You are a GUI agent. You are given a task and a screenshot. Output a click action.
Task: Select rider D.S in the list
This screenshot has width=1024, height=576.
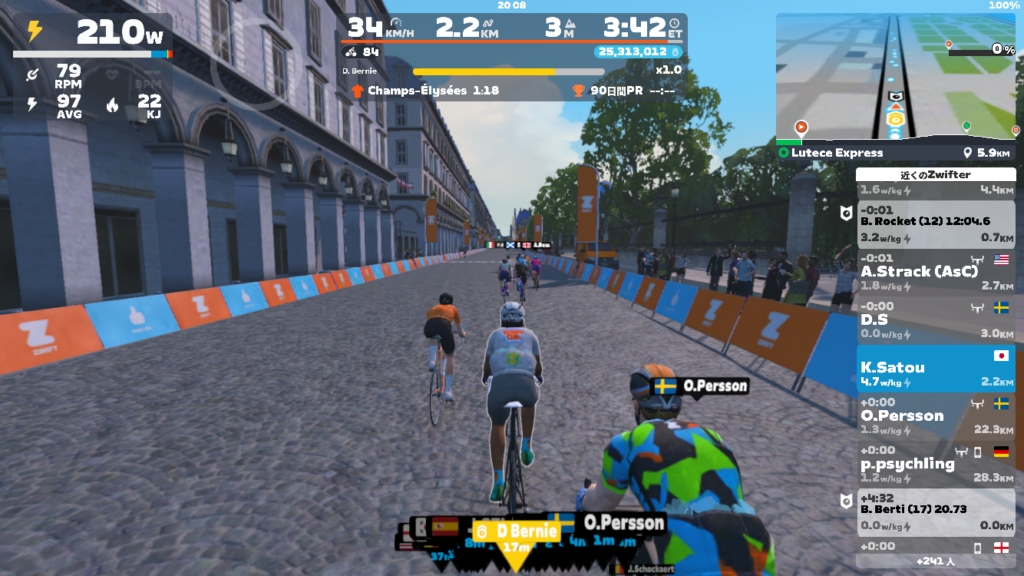[935, 320]
